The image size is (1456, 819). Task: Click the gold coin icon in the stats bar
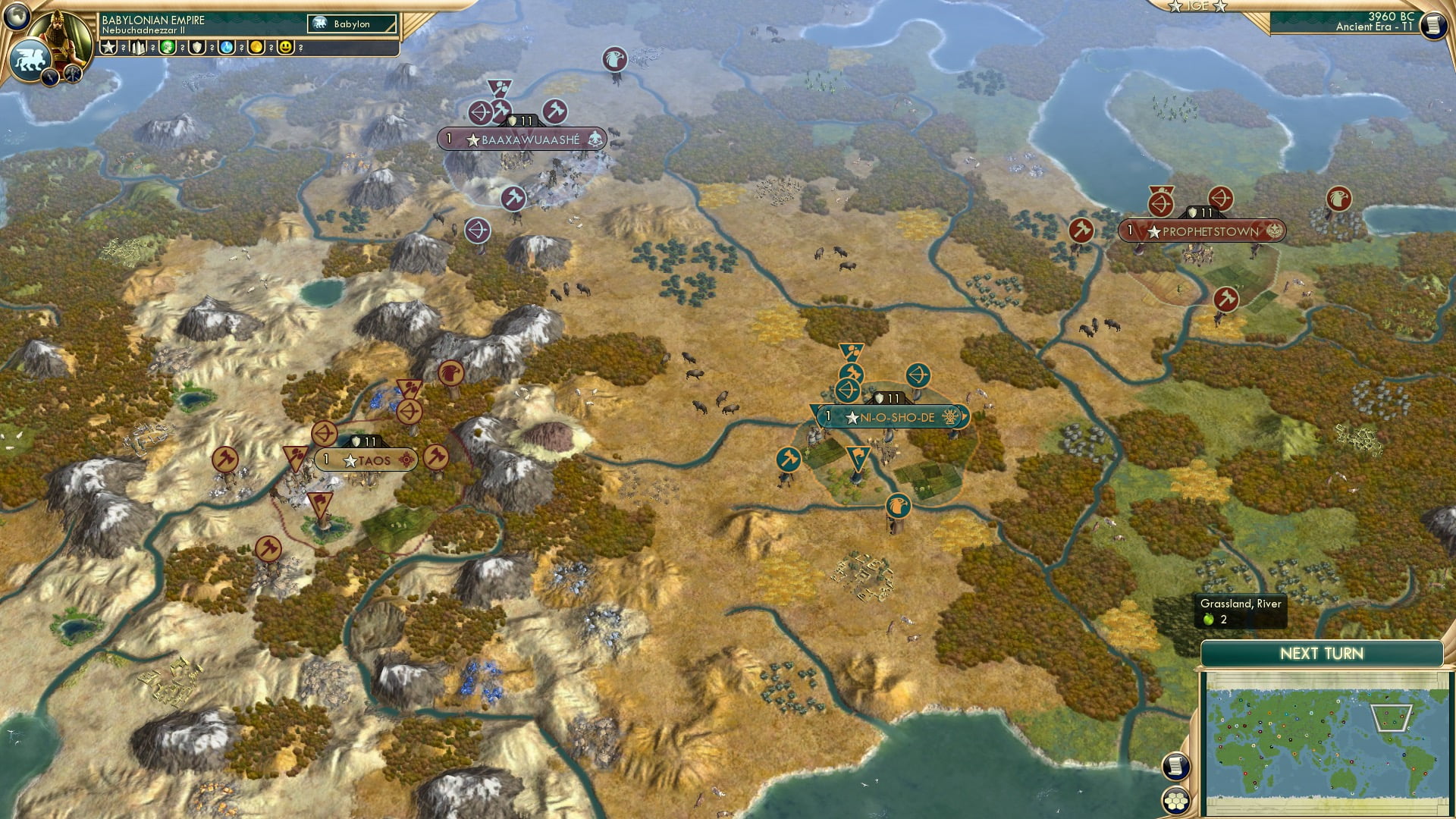click(257, 46)
